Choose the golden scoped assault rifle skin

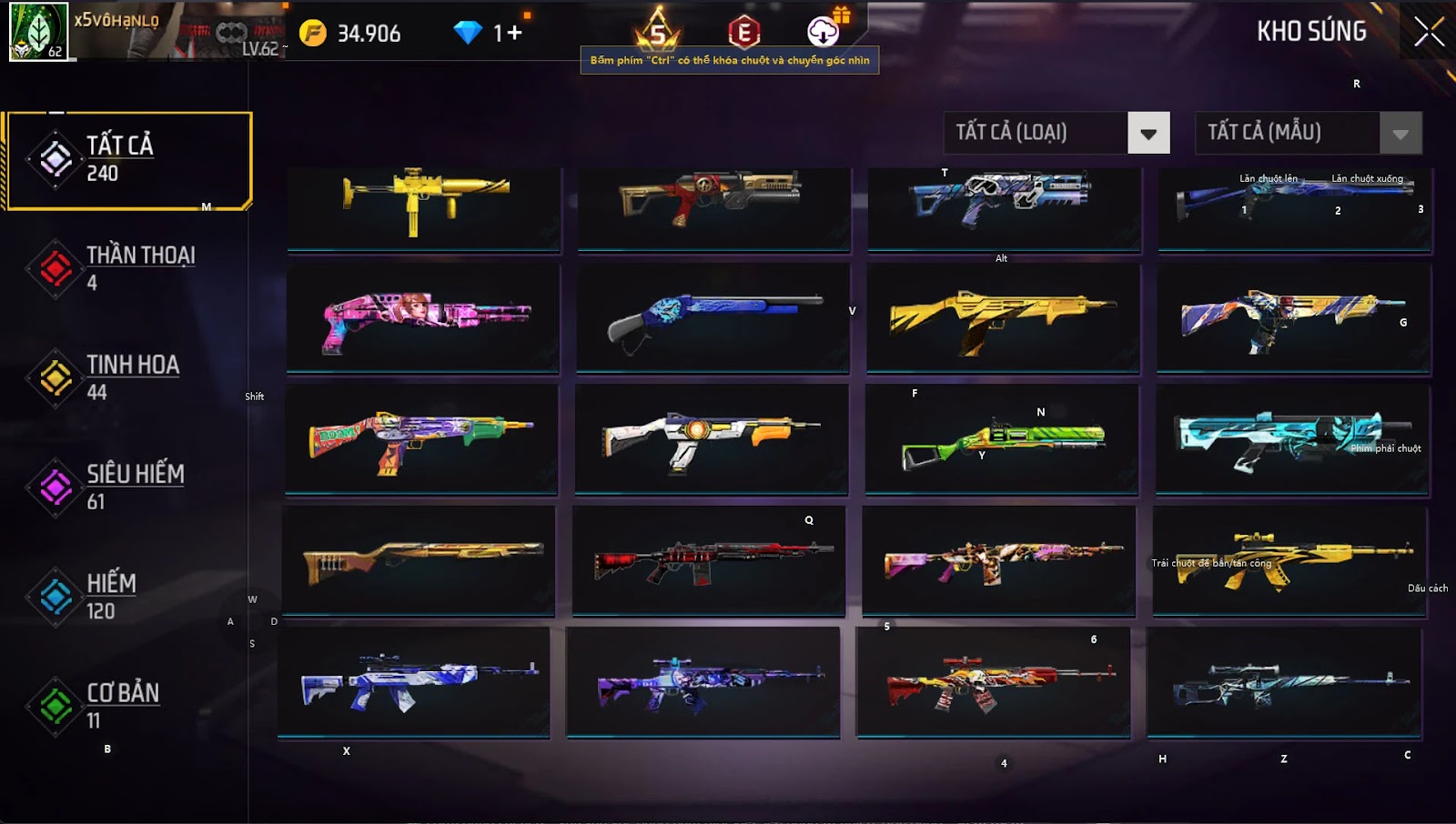[1289, 561]
